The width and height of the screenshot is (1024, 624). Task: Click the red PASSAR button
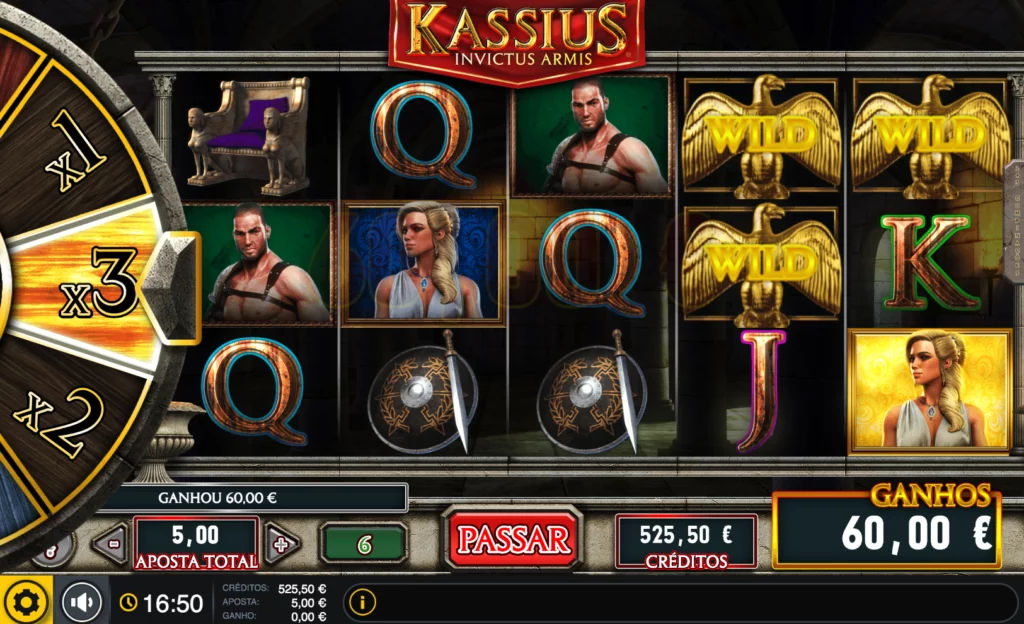click(513, 540)
